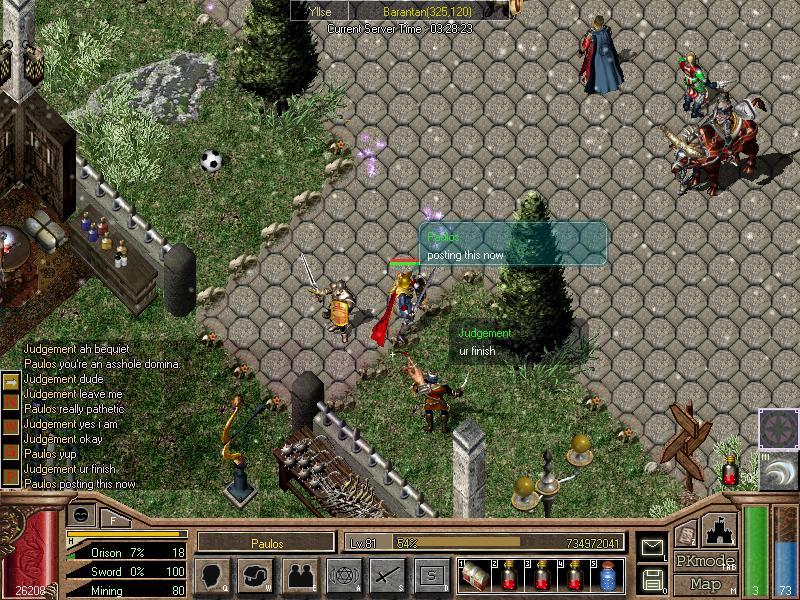Open the crossed sword skills button
This screenshot has height=600, width=800.
387,575
